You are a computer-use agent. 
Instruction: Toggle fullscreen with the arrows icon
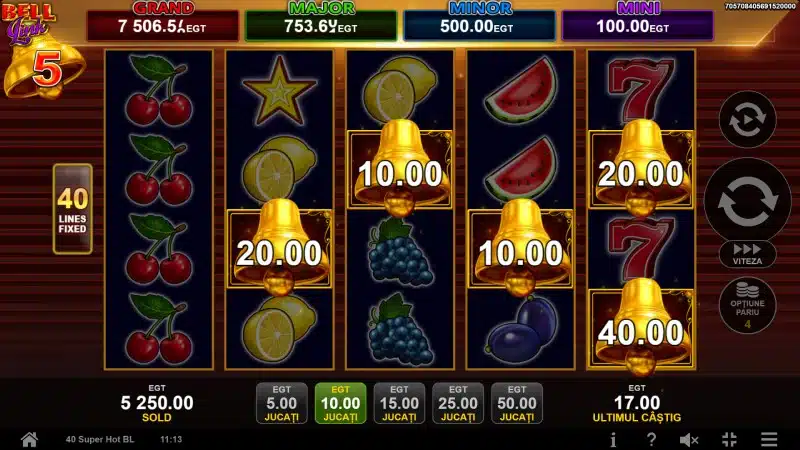click(728, 439)
